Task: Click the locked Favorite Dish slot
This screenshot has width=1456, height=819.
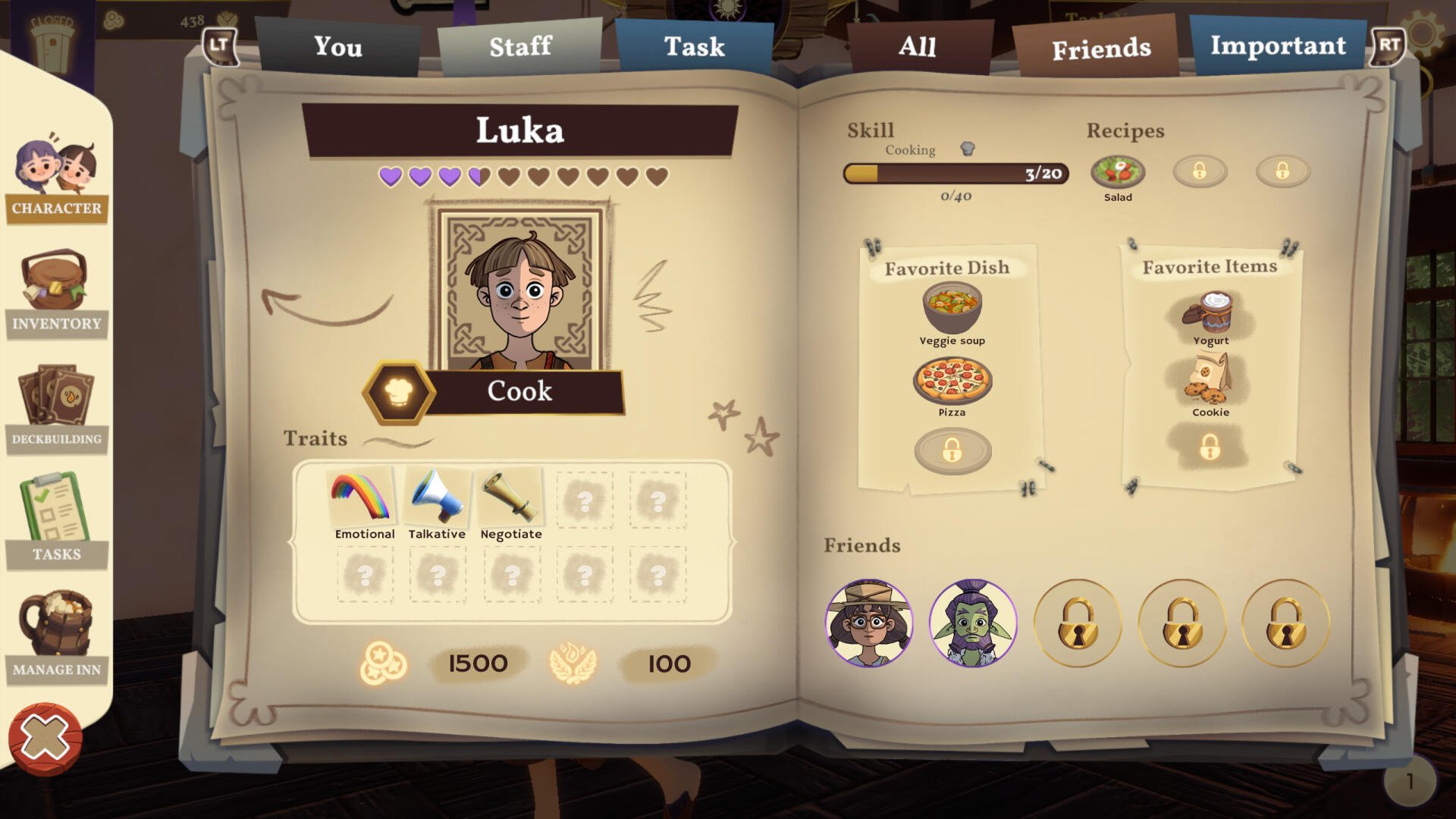Action: (x=953, y=449)
